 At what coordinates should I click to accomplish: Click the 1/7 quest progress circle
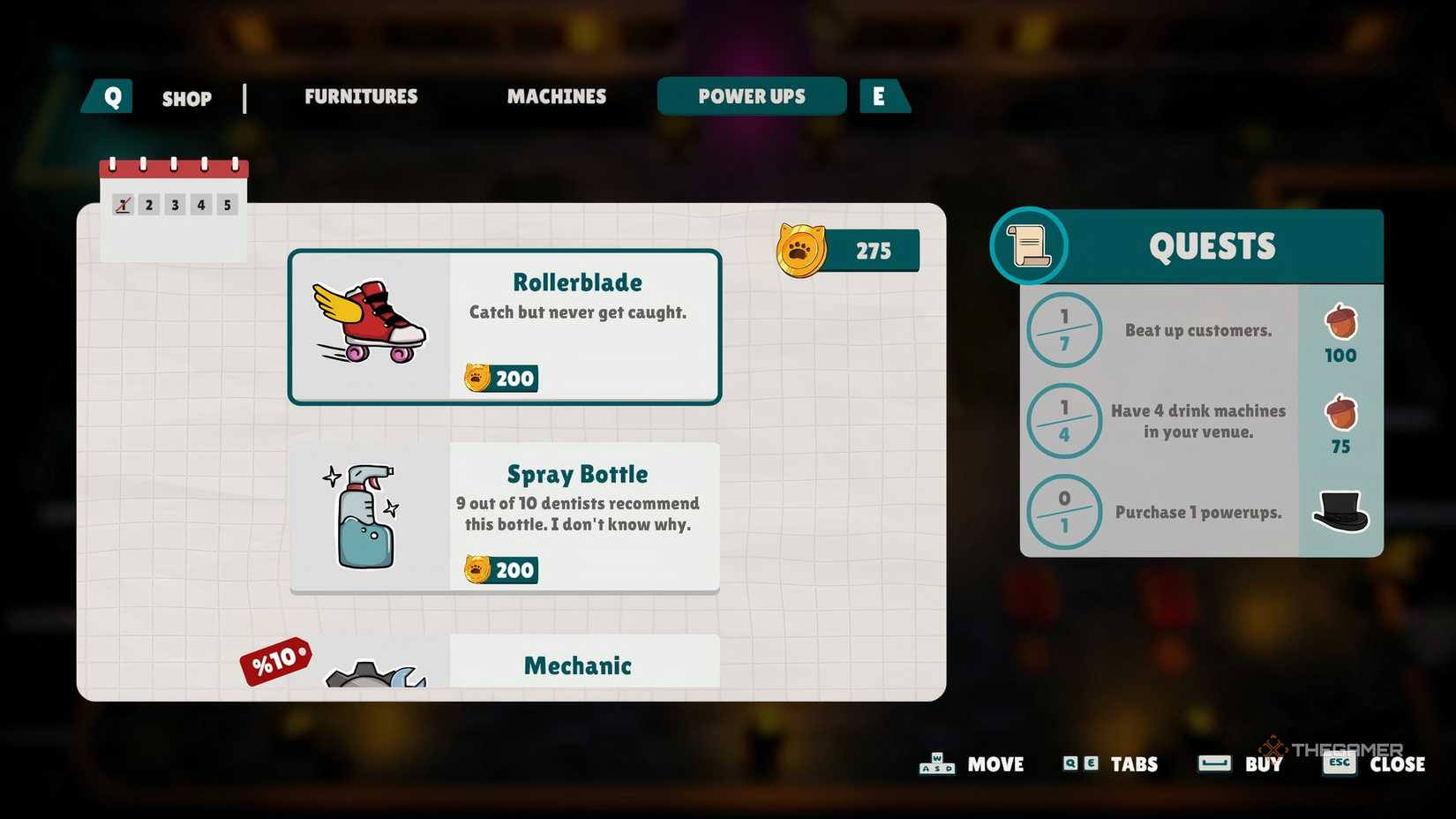pos(1063,330)
